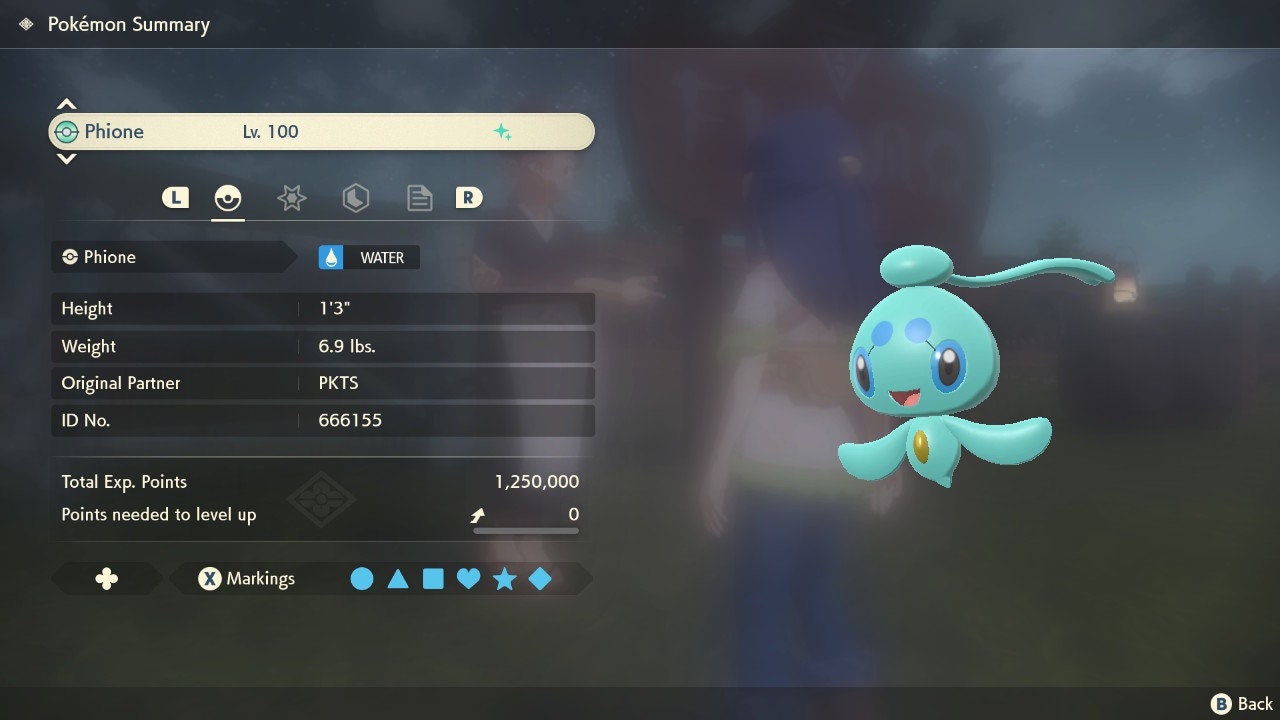1280x720 pixels.
Task: Switch to the starburst stats tab
Action: pos(291,198)
